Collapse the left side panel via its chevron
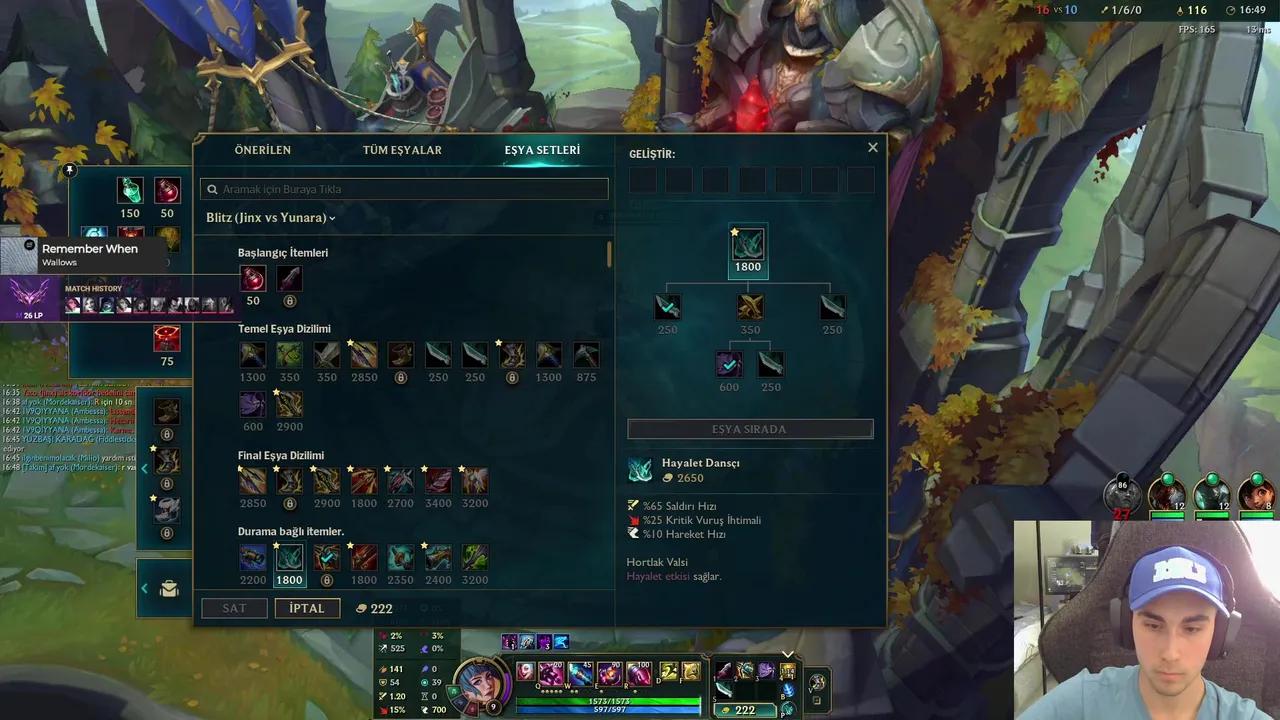1280x720 pixels. pos(144,468)
